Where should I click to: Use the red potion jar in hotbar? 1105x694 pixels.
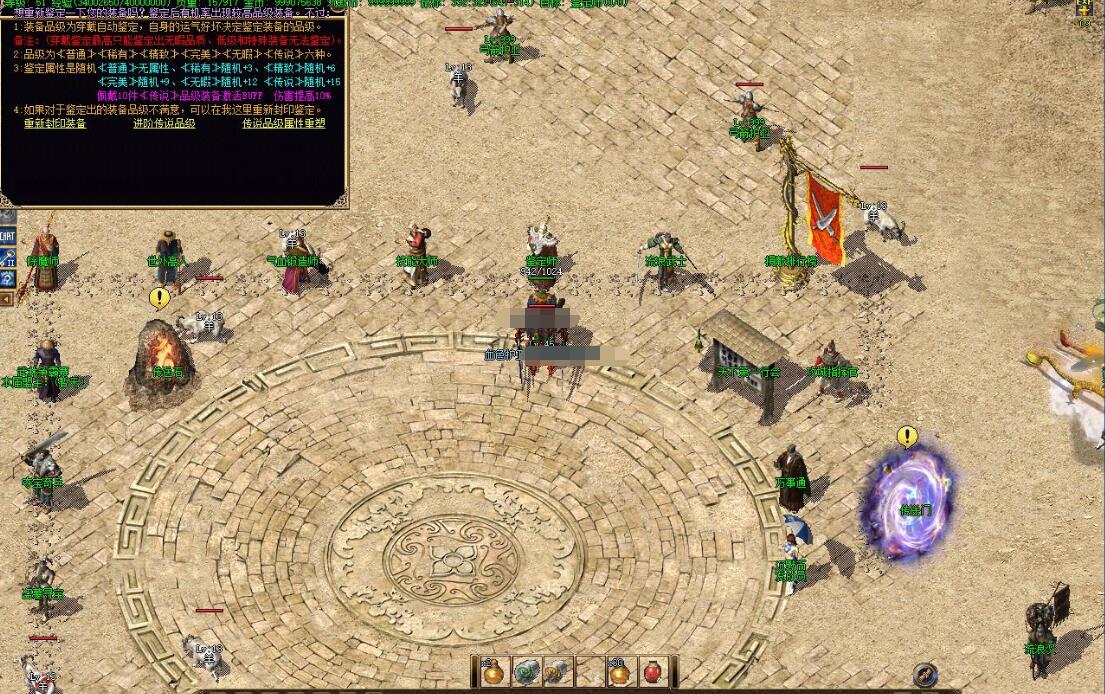click(x=652, y=672)
